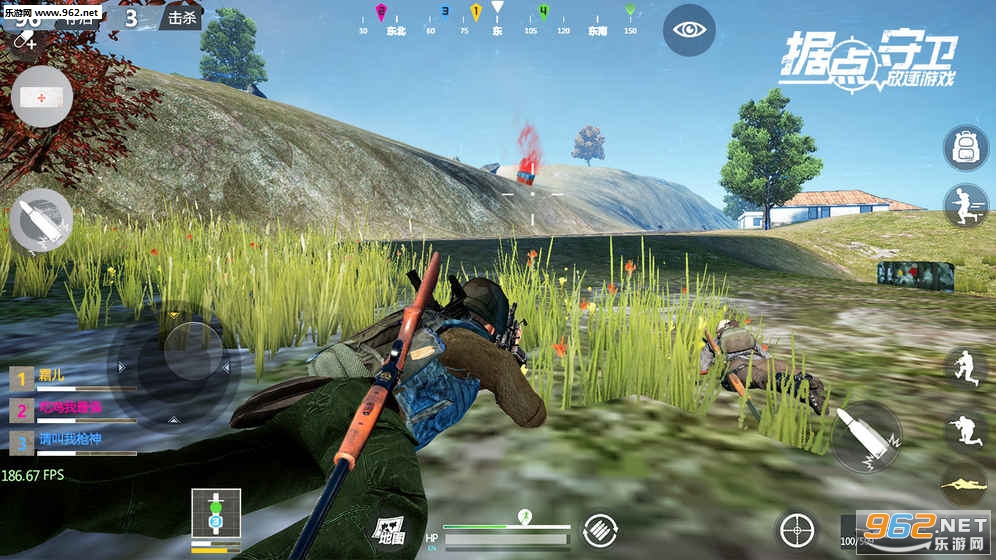The width and height of the screenshot is (996, 560).
Task: Use the first-aid bandage item
Action: point(42,97)
